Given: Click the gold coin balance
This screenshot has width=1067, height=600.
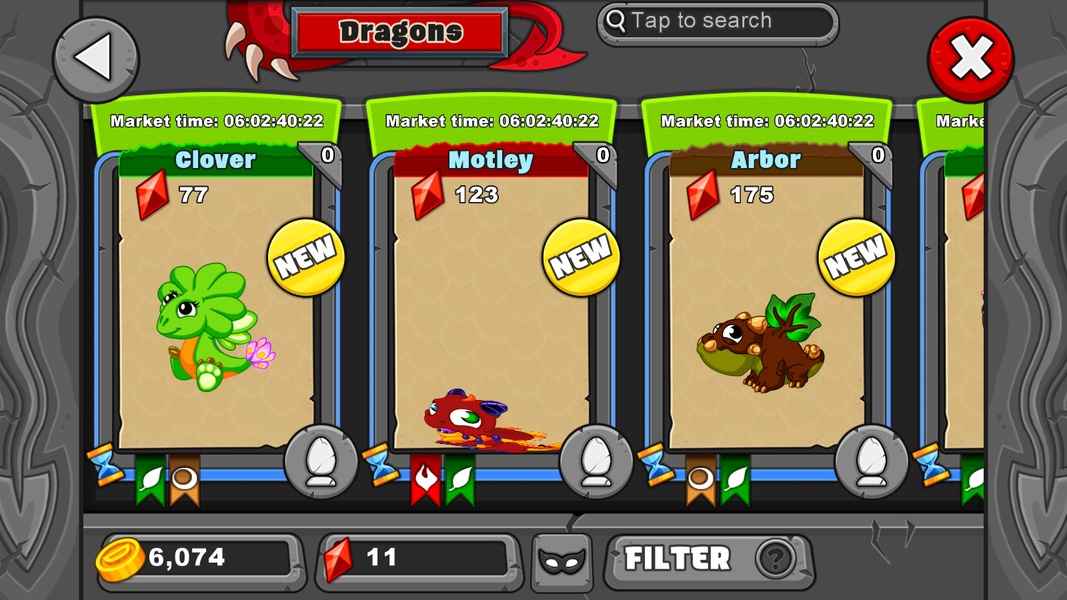Looking at the screenshot, I should pyautogui.click(x=198, y=559).
